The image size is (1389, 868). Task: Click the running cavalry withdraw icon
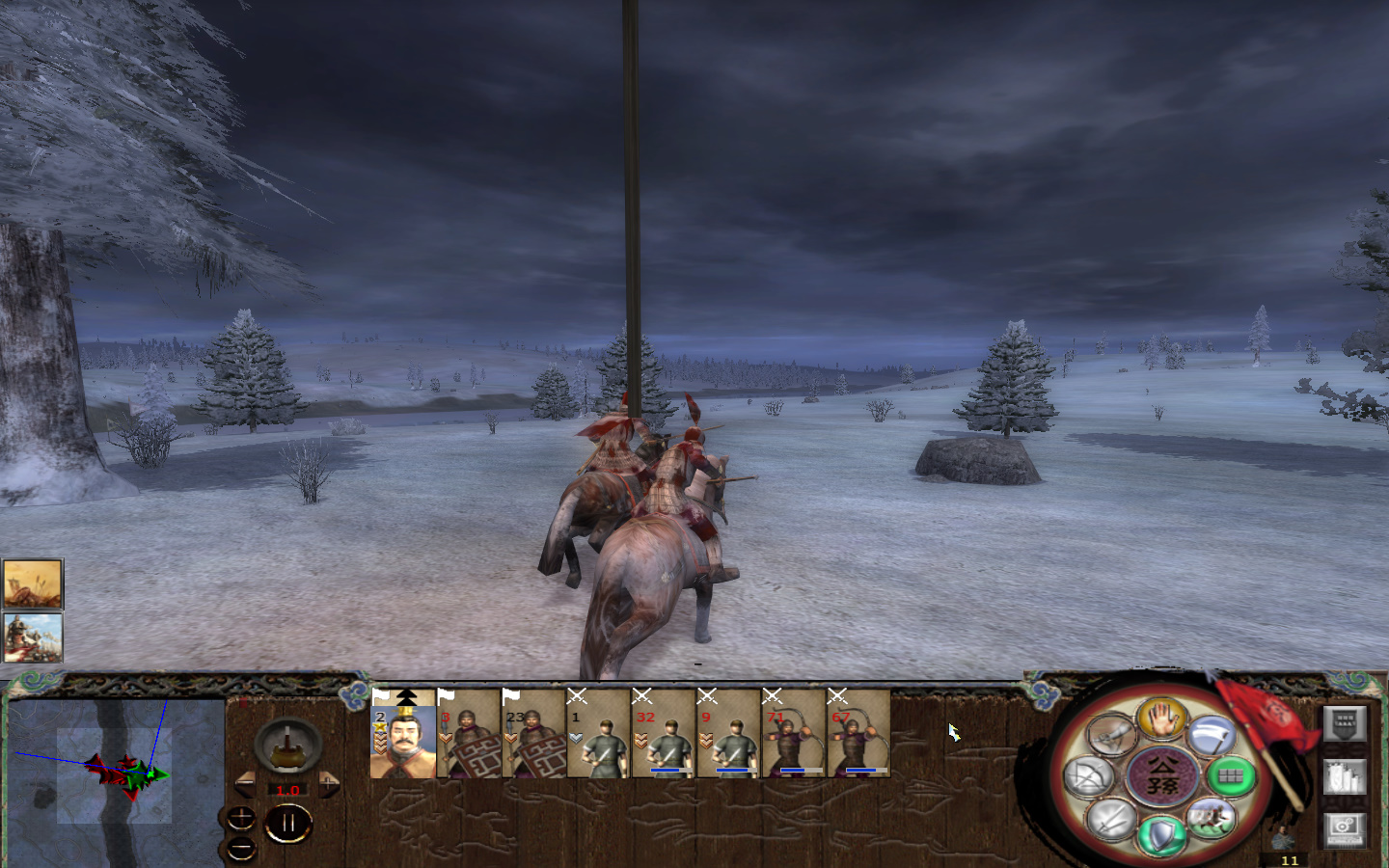[x=1210, y=818]
